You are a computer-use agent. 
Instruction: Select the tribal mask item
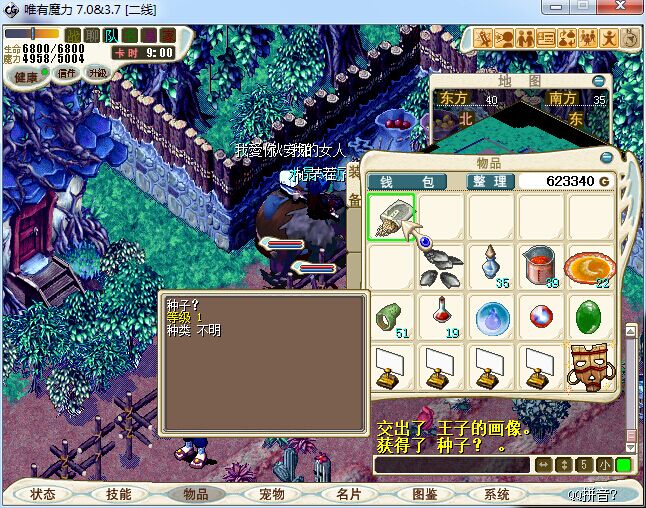coord(591,367)
